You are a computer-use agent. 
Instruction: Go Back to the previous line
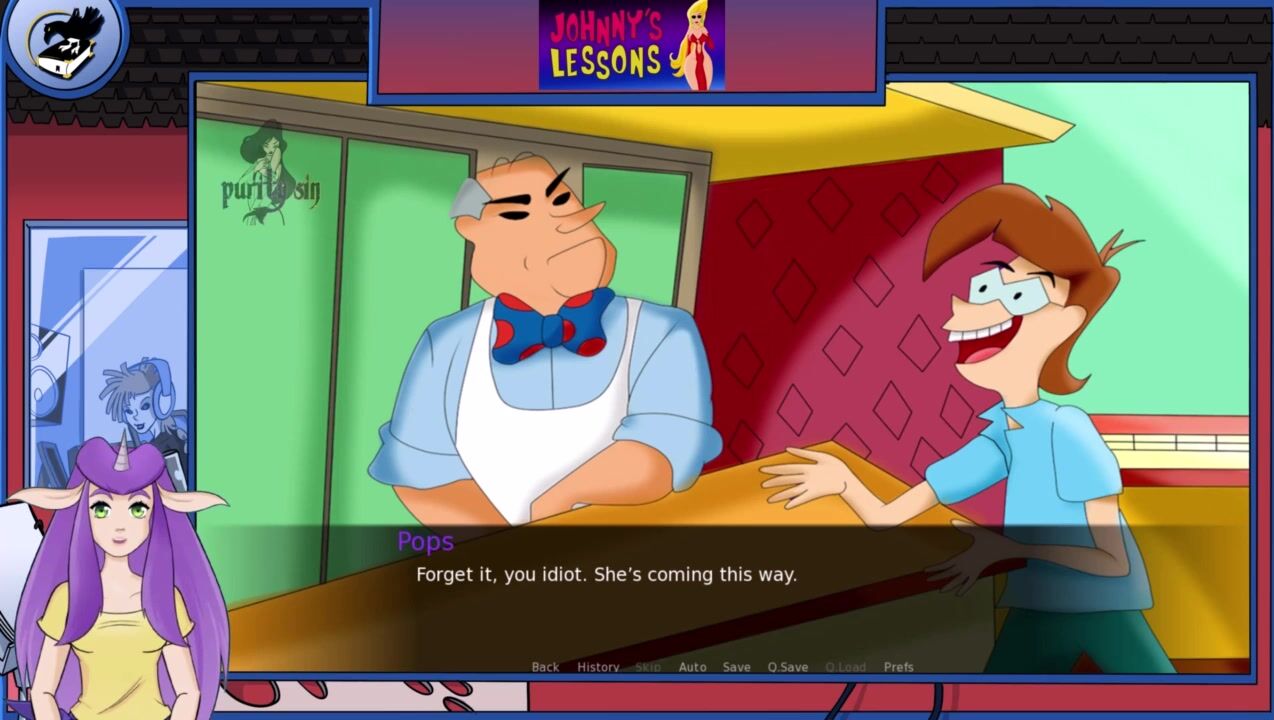click(x=545, y=667)
